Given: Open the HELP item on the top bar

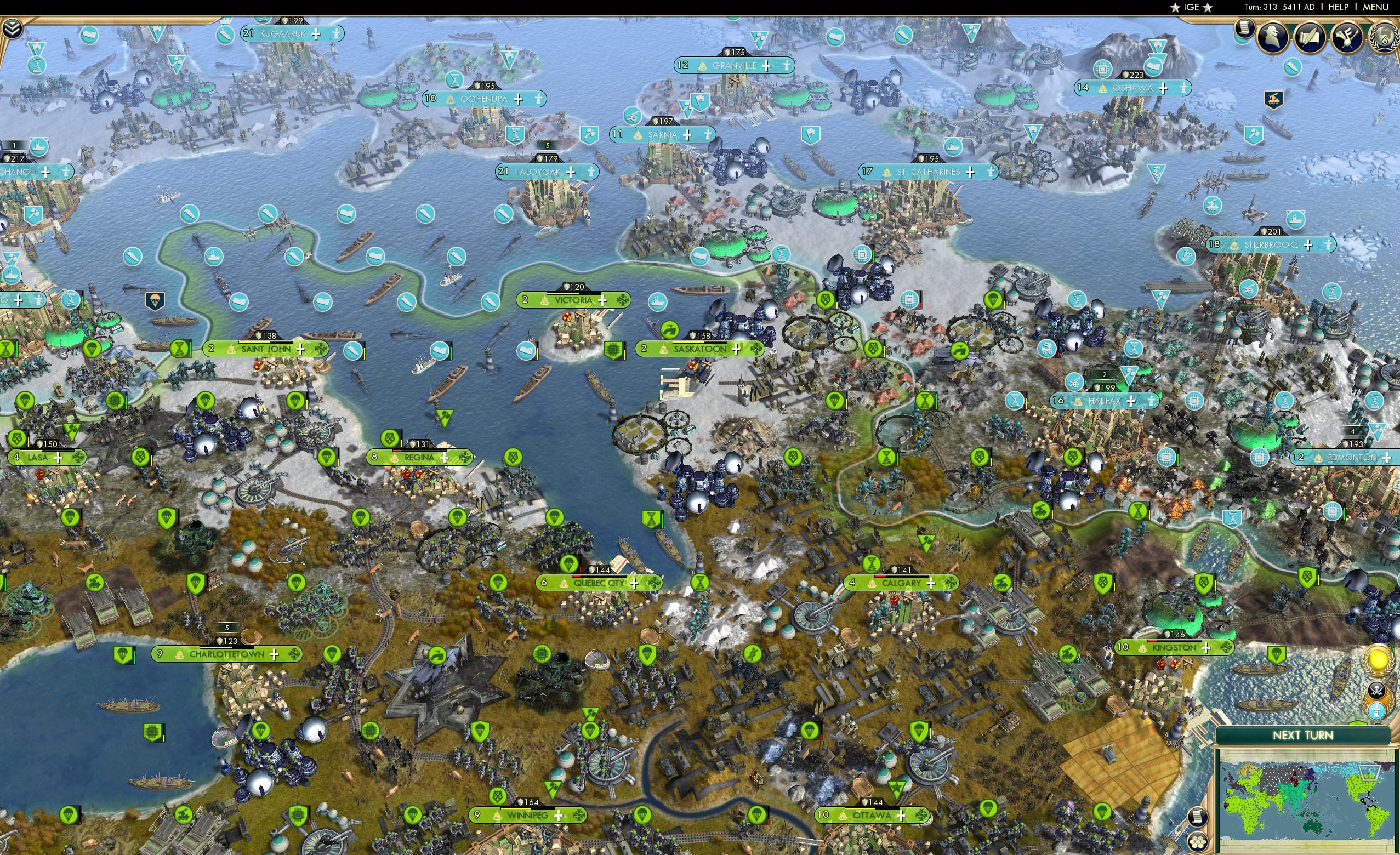Looking at the screenshot, I should 1339,7.
